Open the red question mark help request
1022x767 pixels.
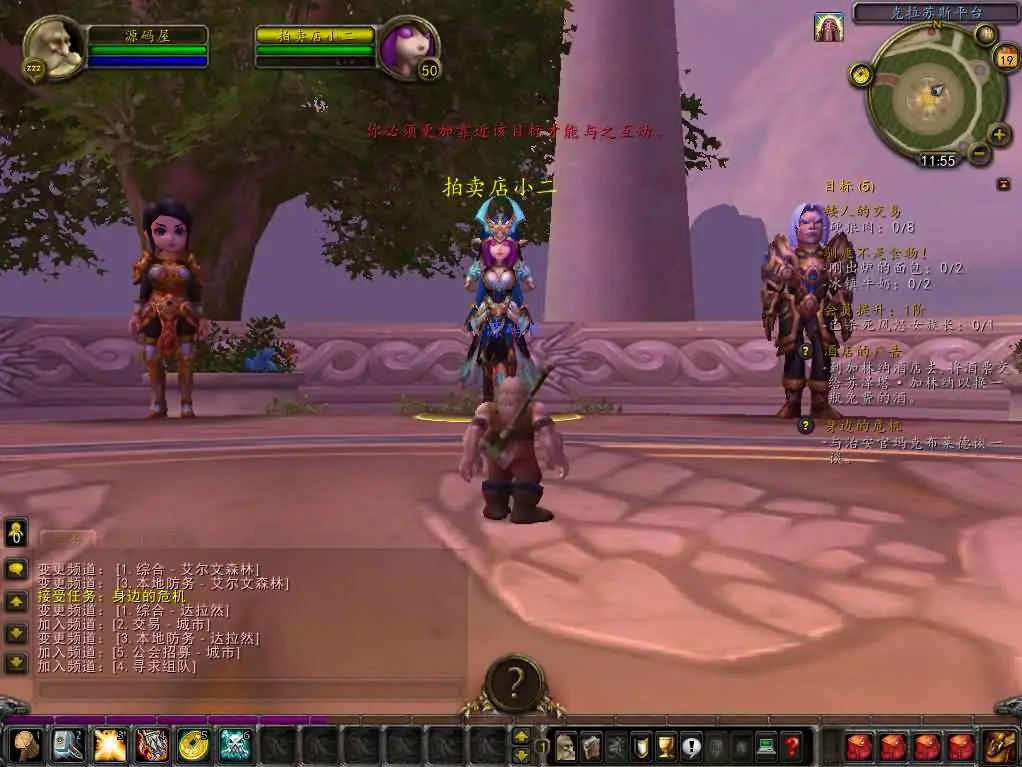pyautogui.click(x=792, y=745)
